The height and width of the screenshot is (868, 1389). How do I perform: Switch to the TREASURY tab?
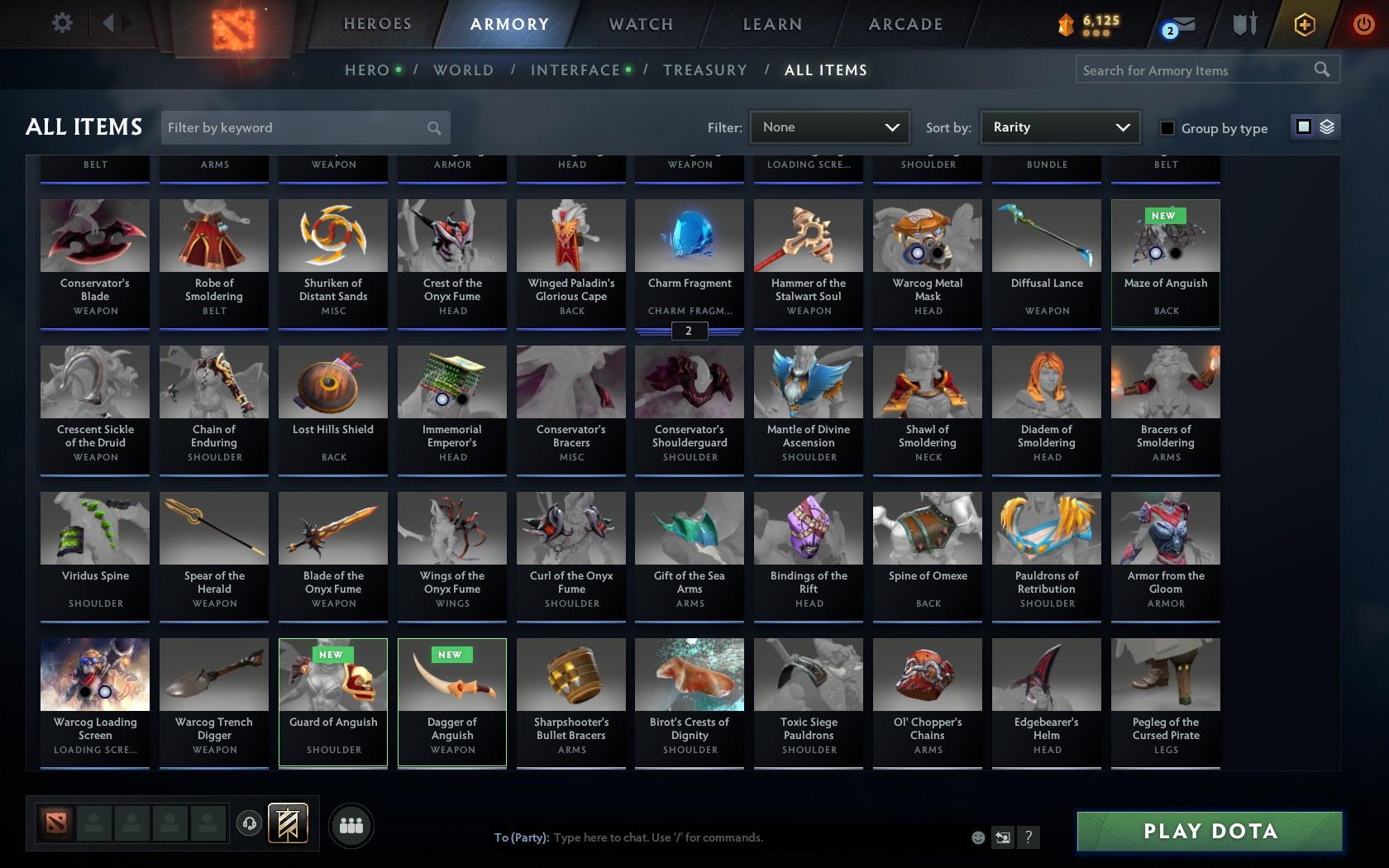click(x=705, y=70)
